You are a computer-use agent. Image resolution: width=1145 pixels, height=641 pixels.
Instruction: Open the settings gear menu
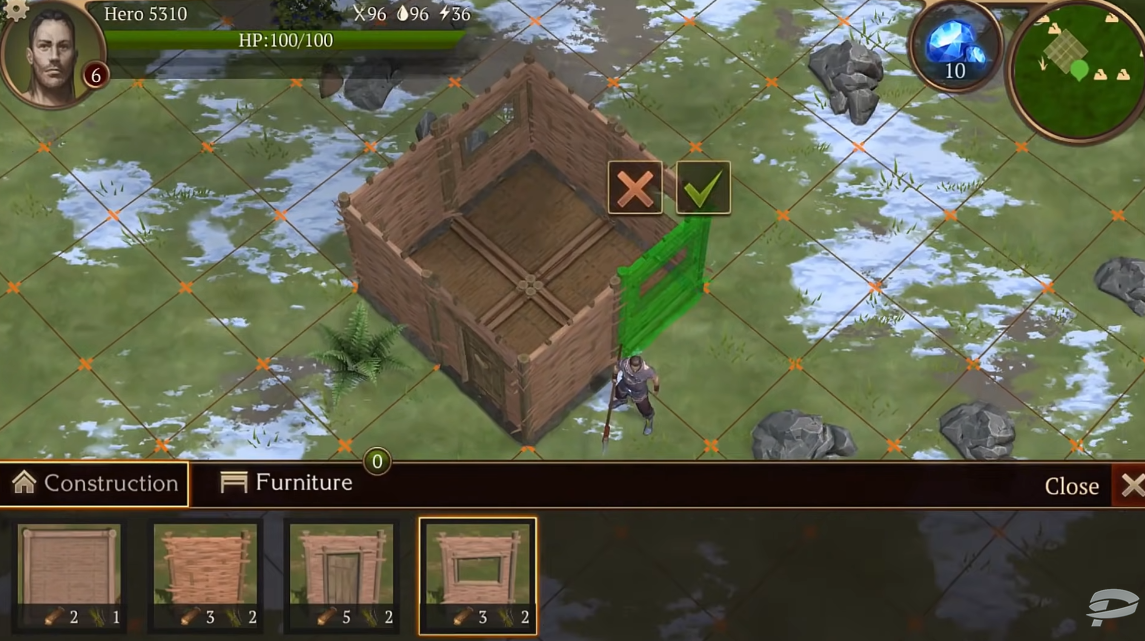pyautogui.click(x=17, y=9)
